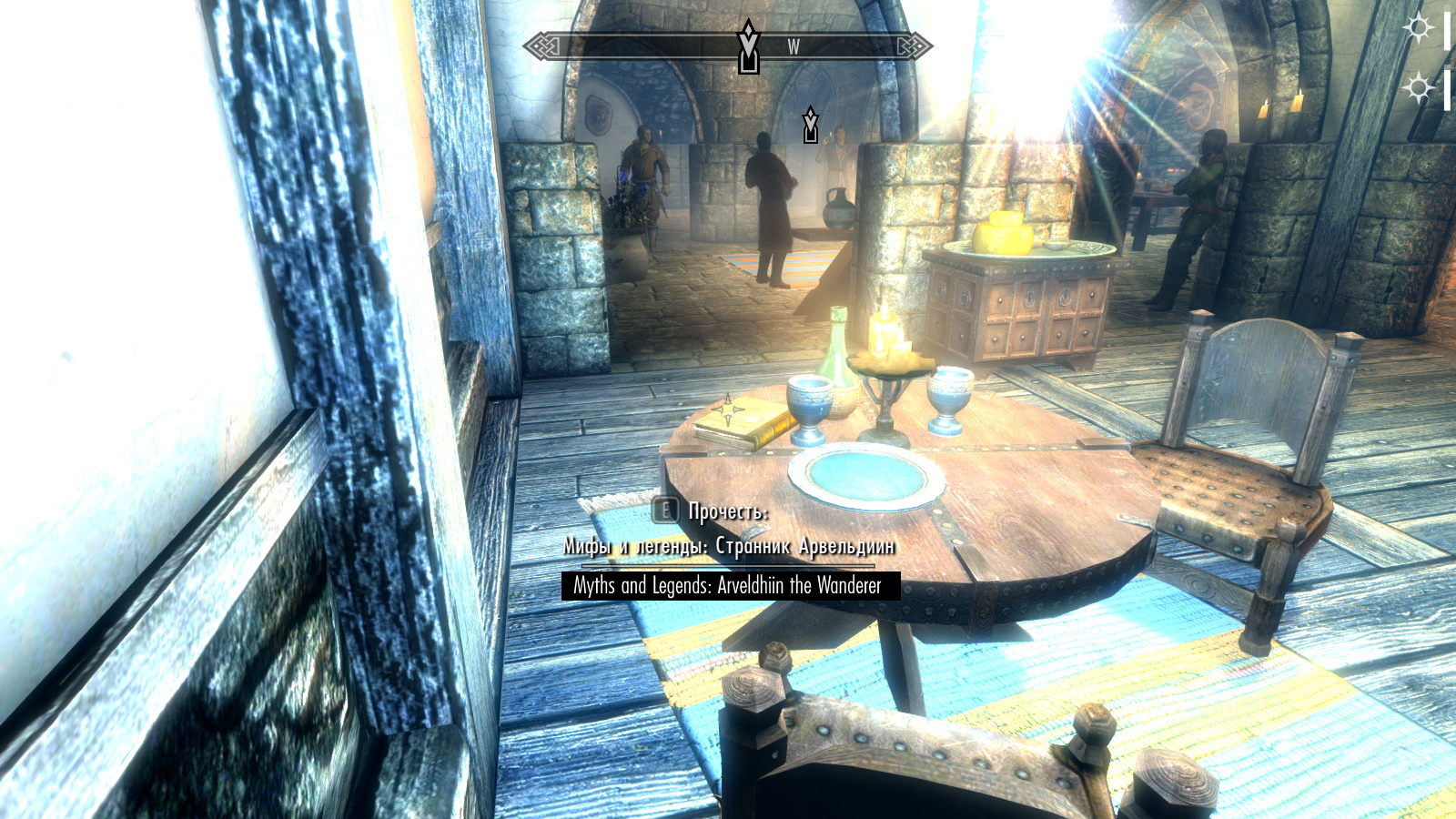Screen dimensions: 1456x819
Task: Click the floating quest target marker
Action: 810,125
